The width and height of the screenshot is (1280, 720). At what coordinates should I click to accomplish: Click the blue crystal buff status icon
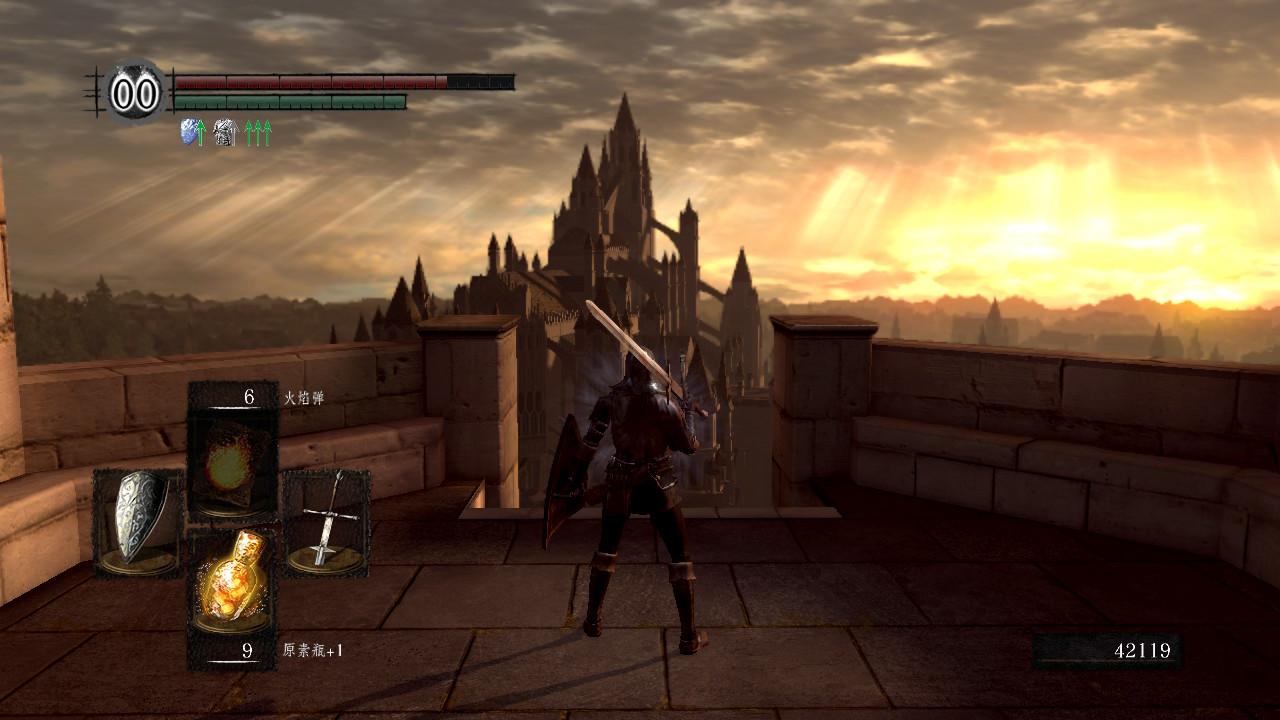coord(189,132)
